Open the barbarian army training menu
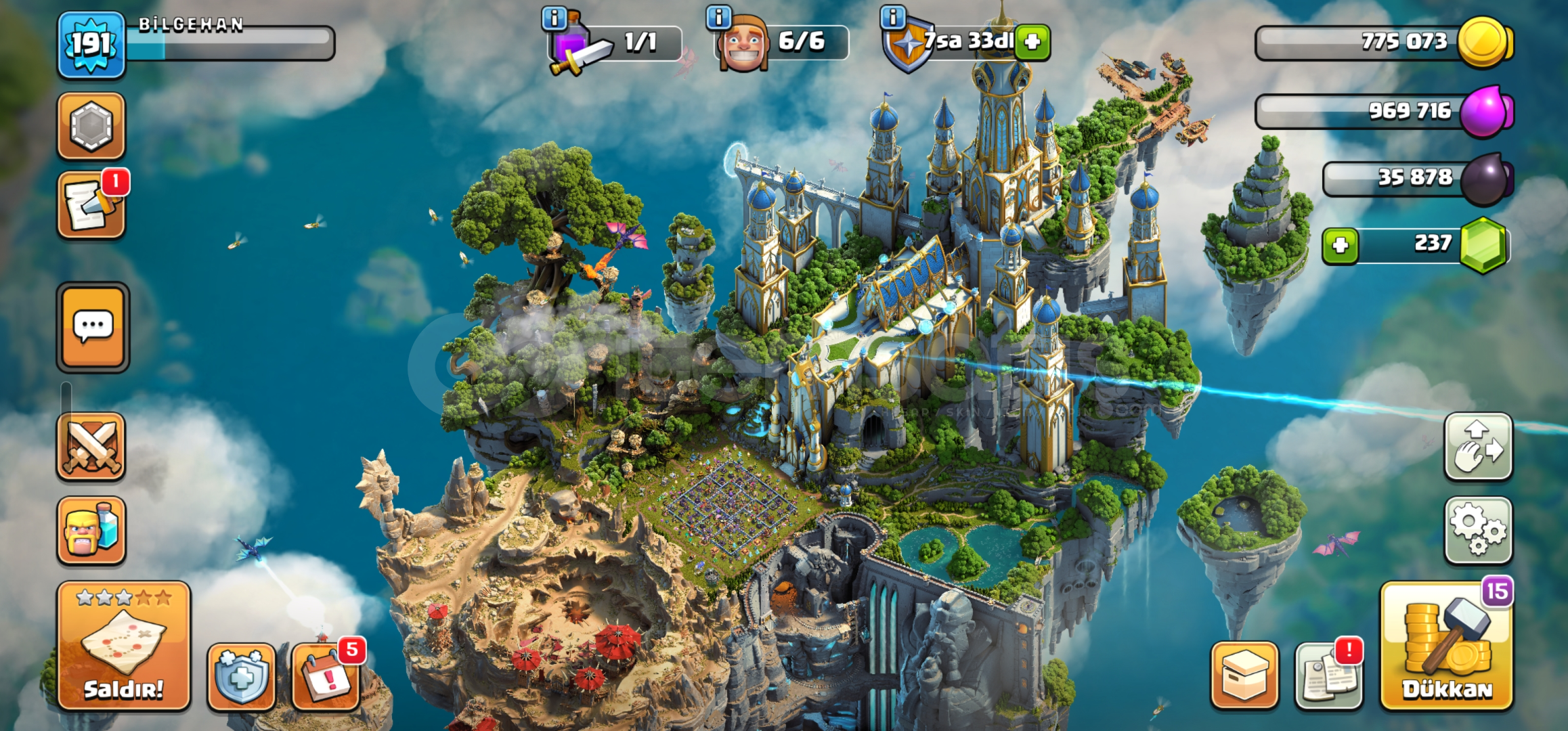 point(91,531)
